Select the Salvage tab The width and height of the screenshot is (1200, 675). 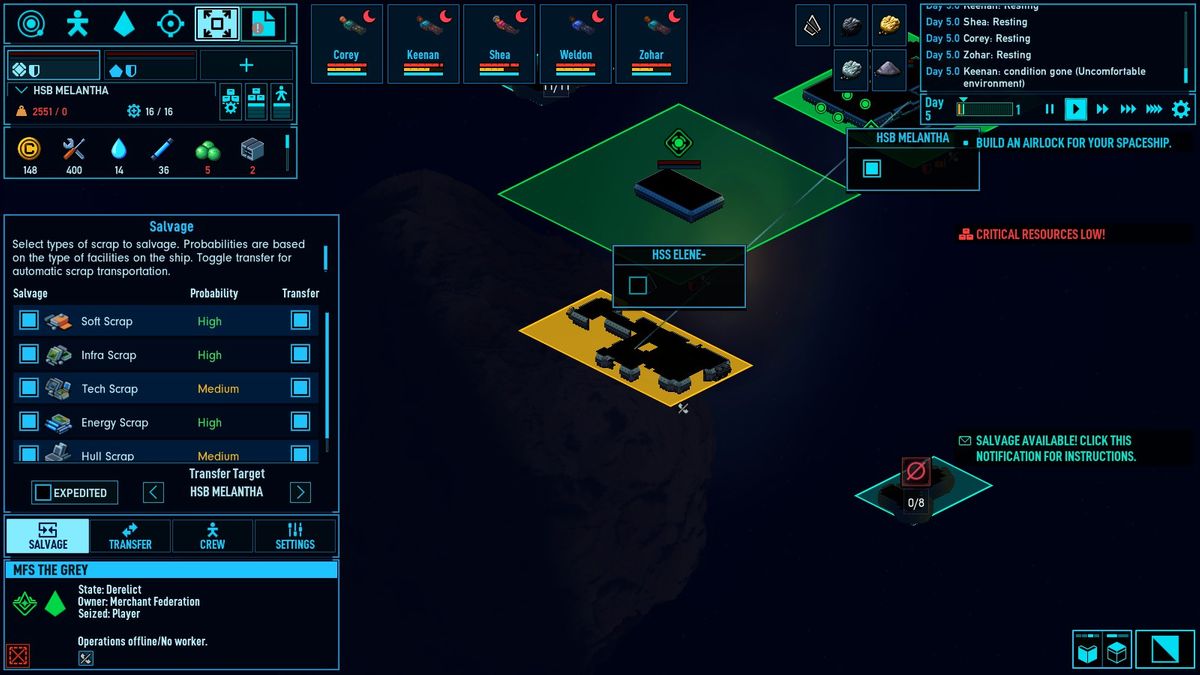pos(48,536)
